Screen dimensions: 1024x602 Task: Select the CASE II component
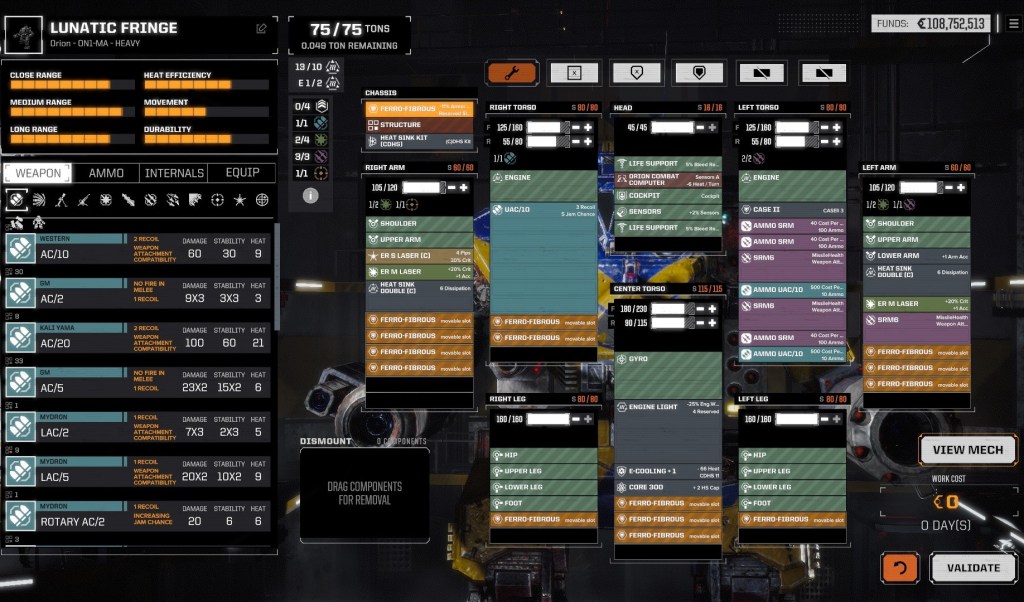tap(793, 209)
